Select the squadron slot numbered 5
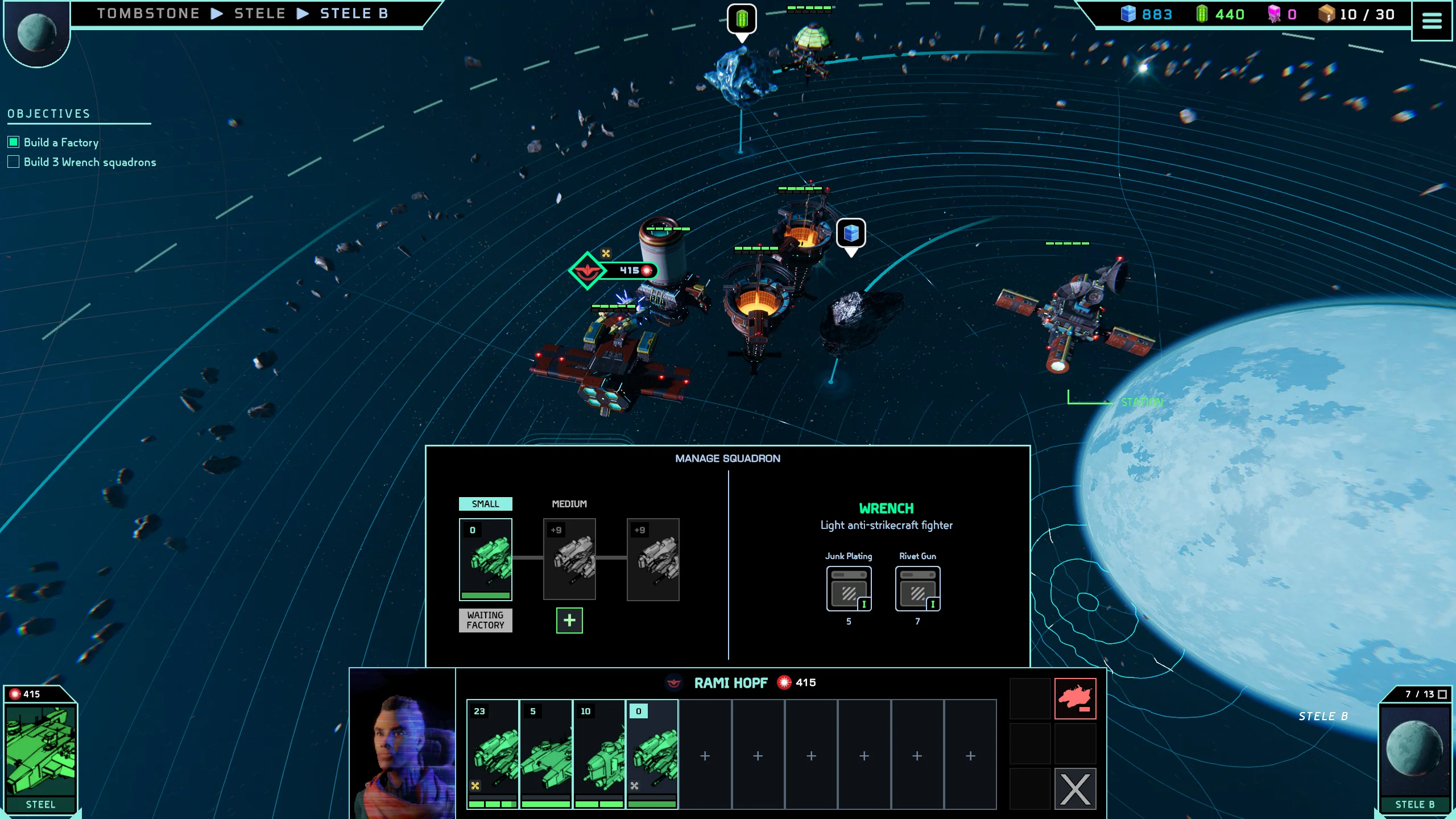 [546, 754]
